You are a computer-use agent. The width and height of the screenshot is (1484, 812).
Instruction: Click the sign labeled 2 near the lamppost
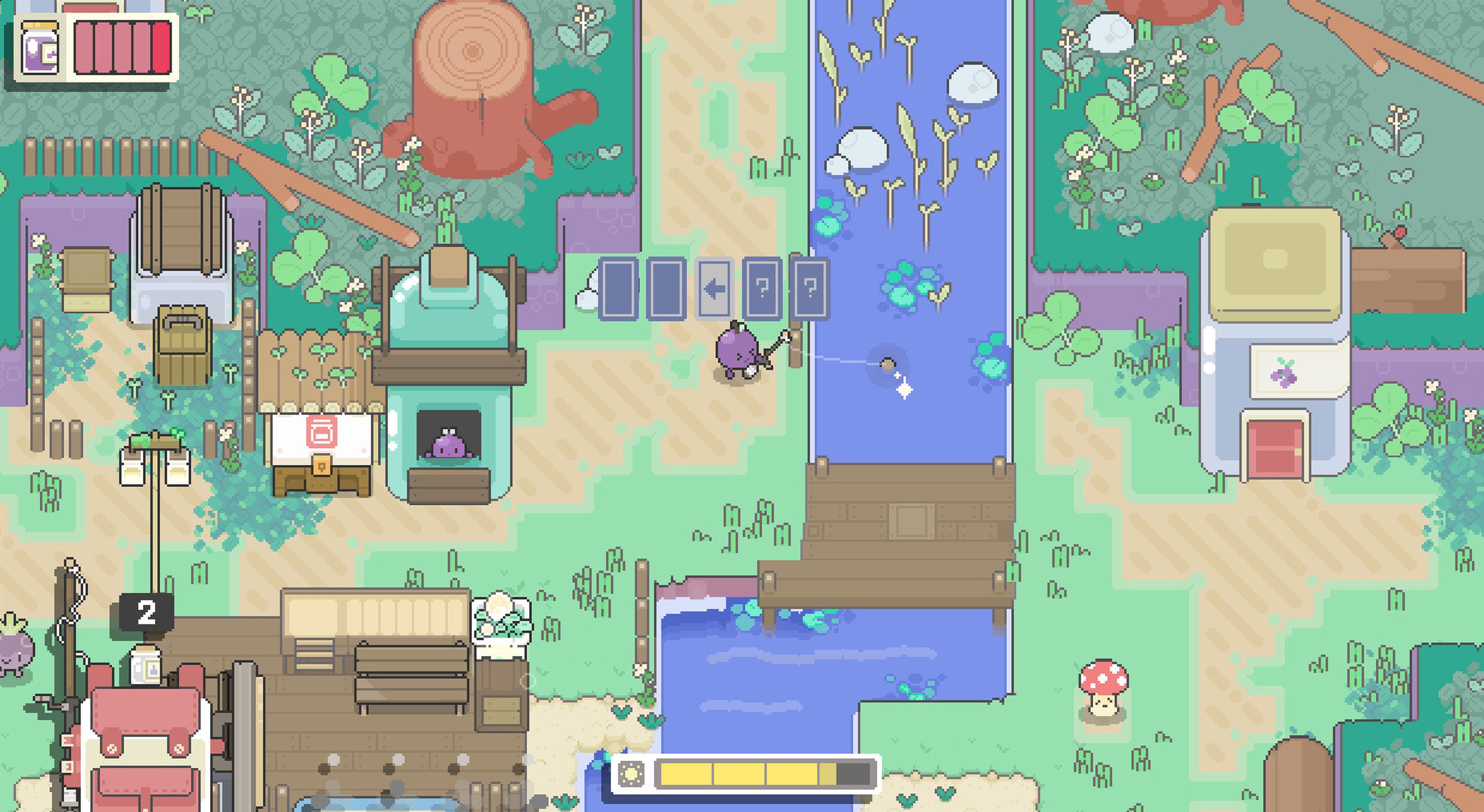pyautogui.click(x=146, y=610)
